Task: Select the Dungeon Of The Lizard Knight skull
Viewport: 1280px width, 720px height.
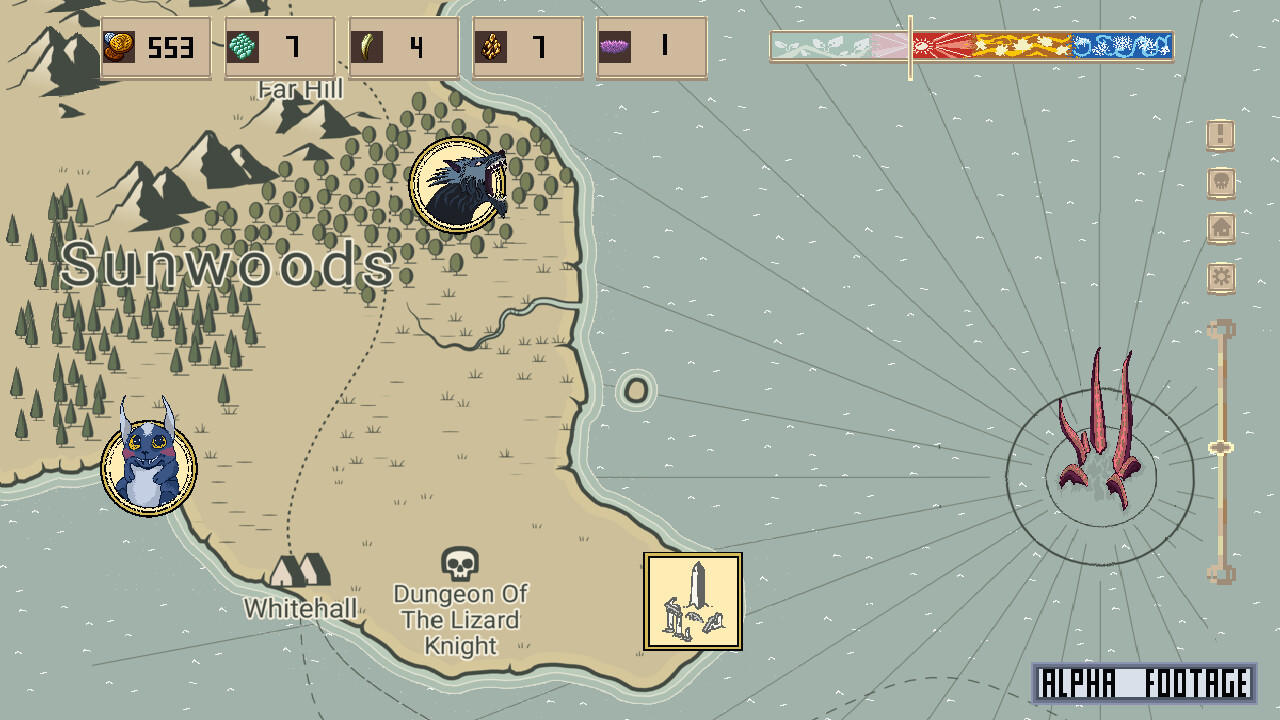Action: point(460,563)
